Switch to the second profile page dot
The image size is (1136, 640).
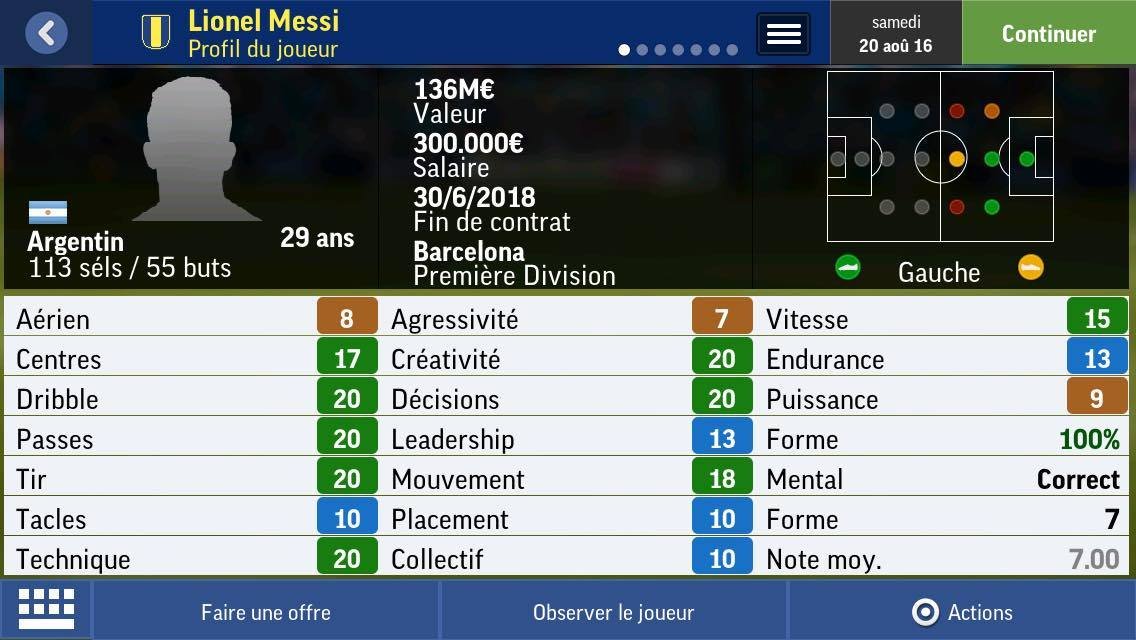coord(643,50)
